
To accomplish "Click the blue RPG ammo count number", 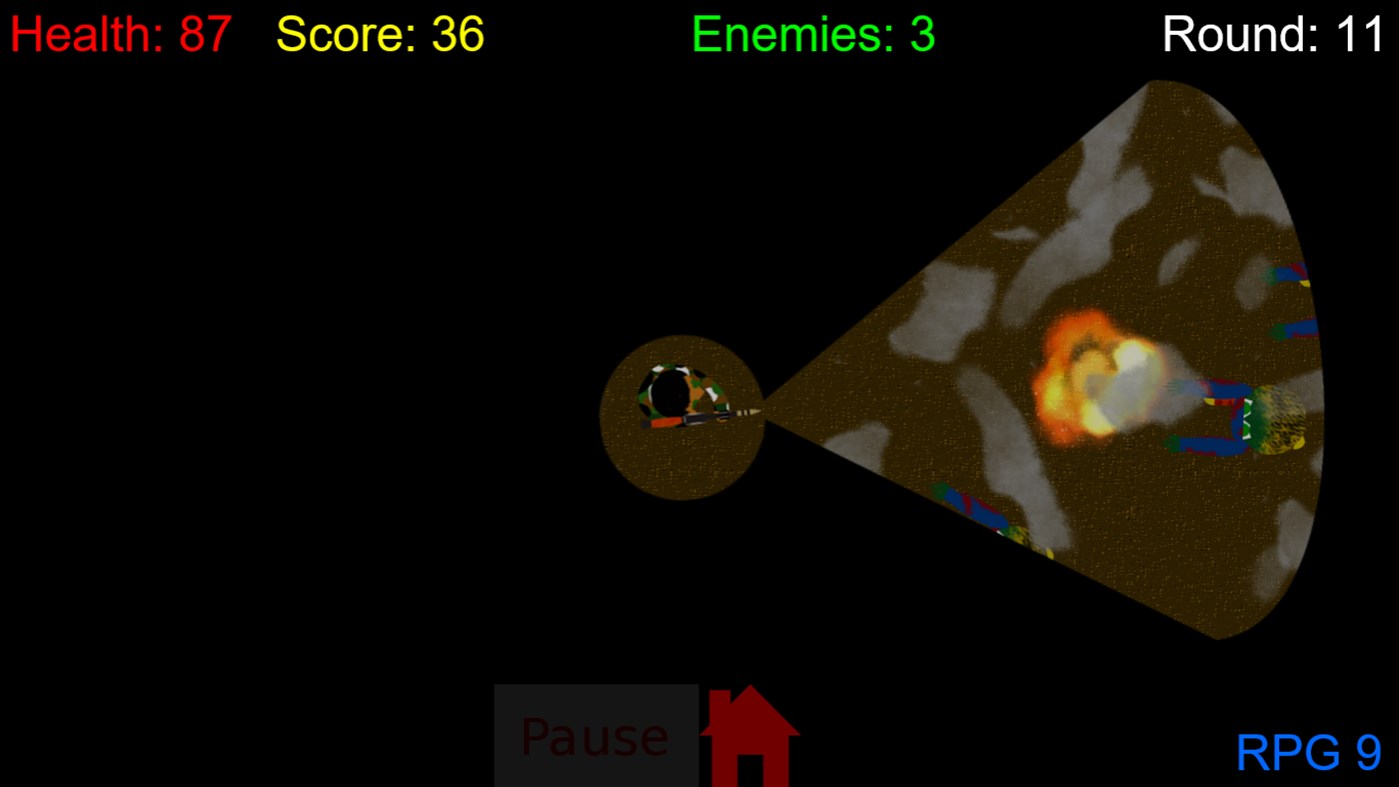I will [1366, 753].
